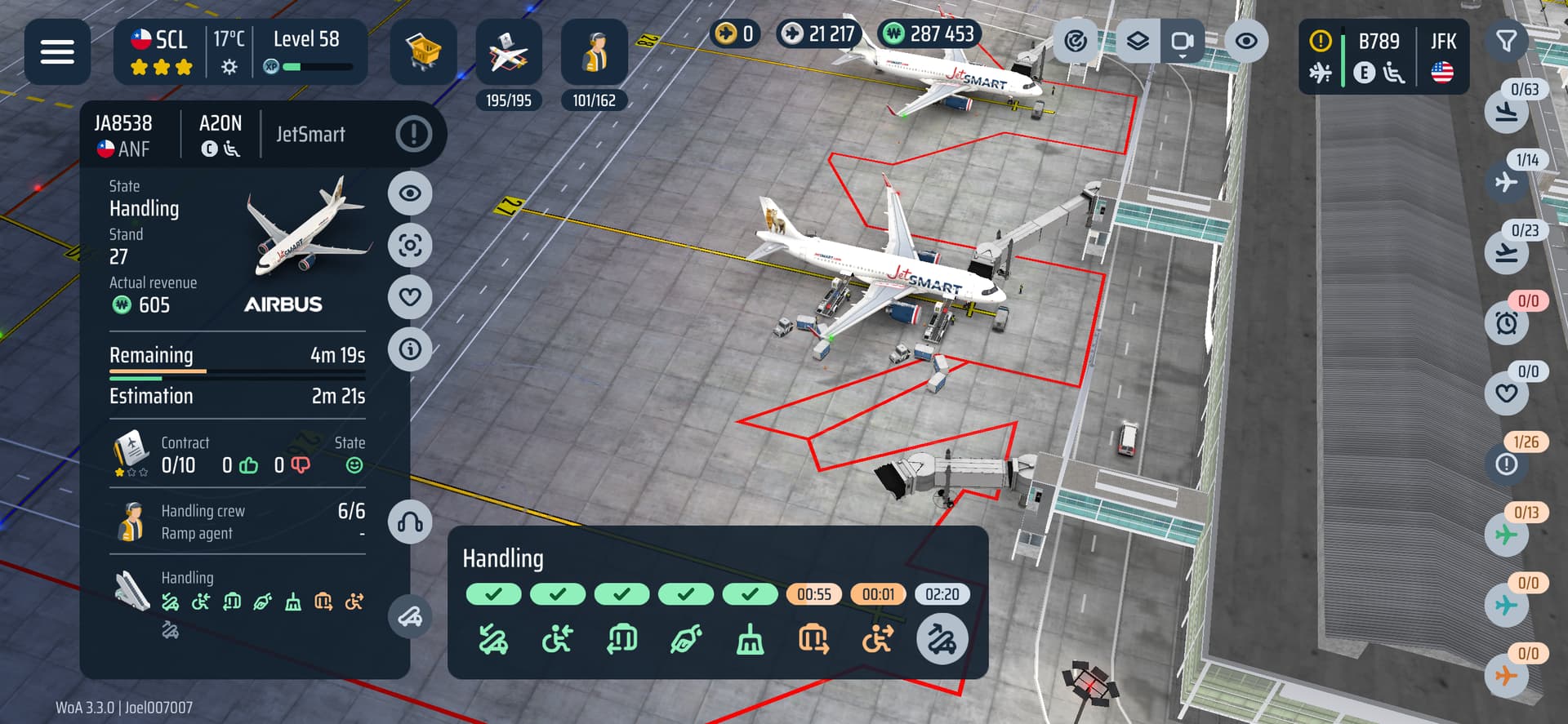This screenshot has height=724, width=1568.
Task: Show aircraft info with the info button
Action: point(410,349)
